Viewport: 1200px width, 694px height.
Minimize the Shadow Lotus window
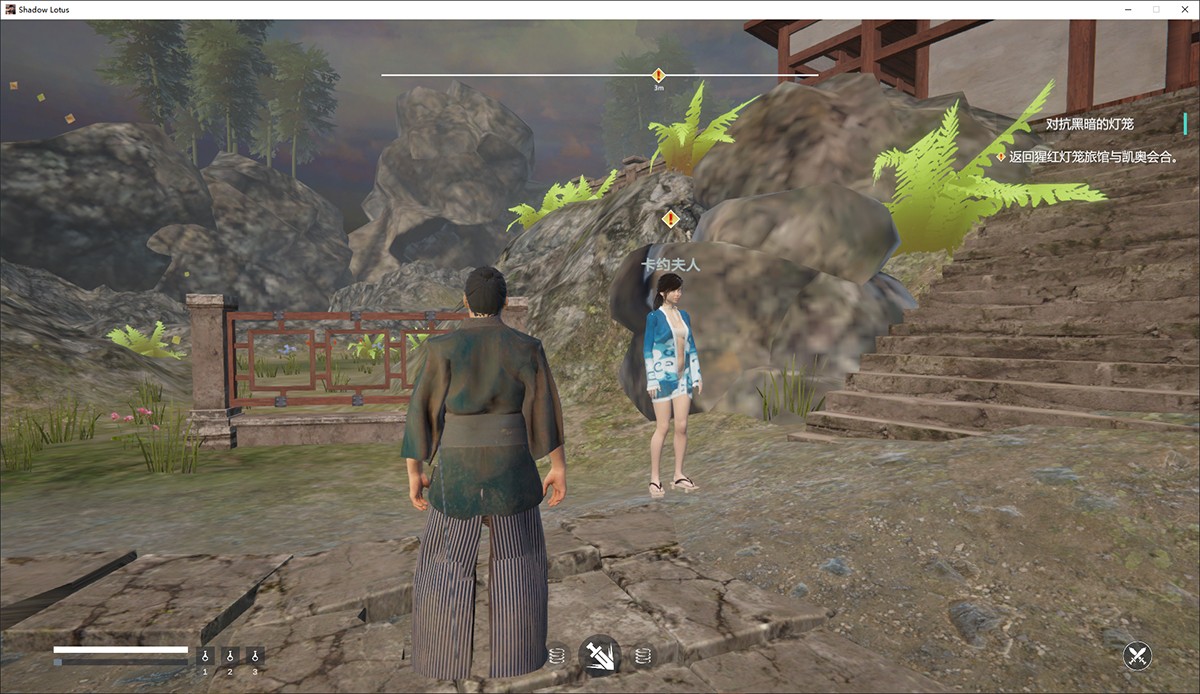tap(1128, 9)
